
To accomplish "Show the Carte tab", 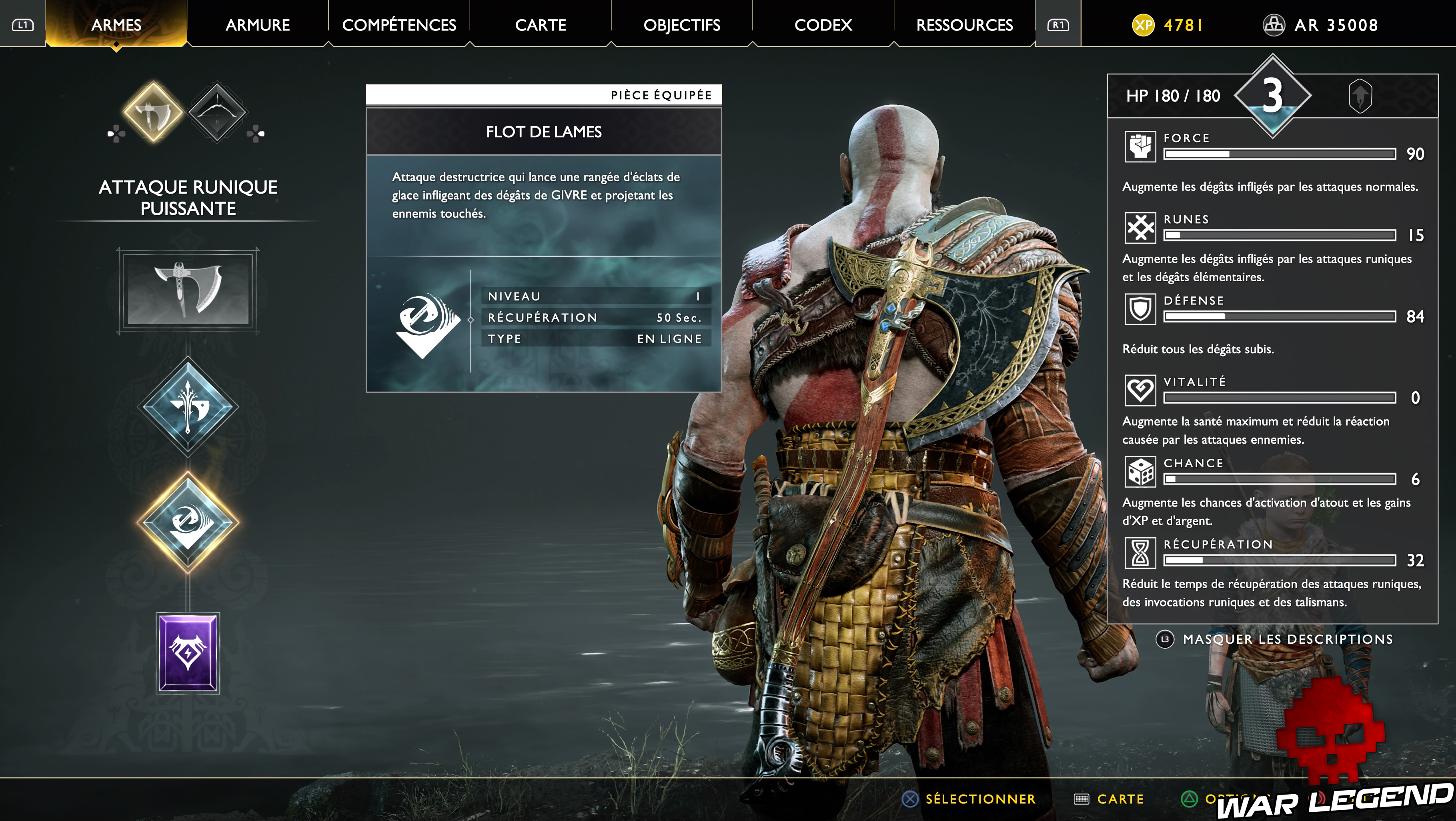I will coord(540,25).
